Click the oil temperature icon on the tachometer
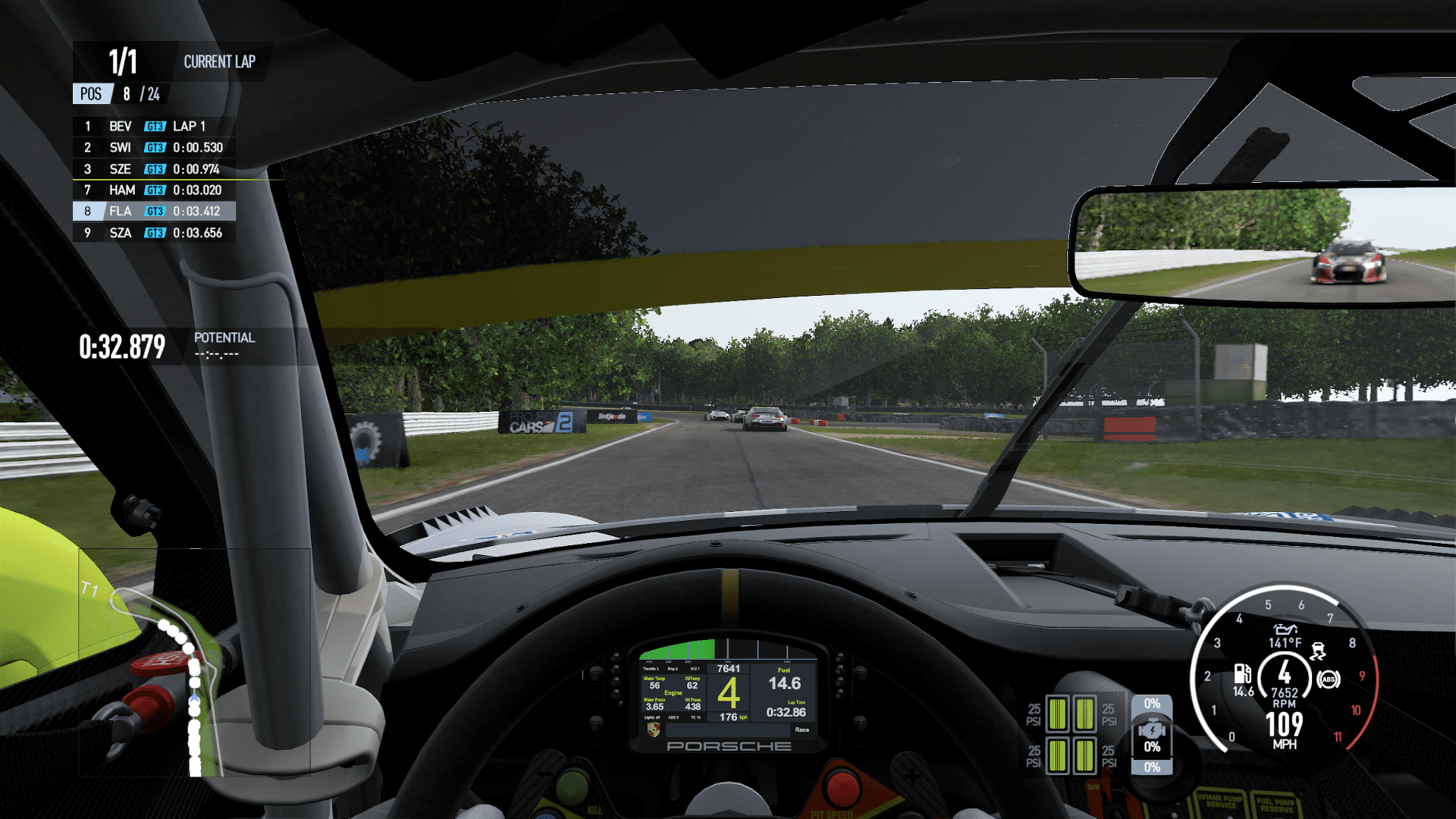 (x=1286, y=629)
